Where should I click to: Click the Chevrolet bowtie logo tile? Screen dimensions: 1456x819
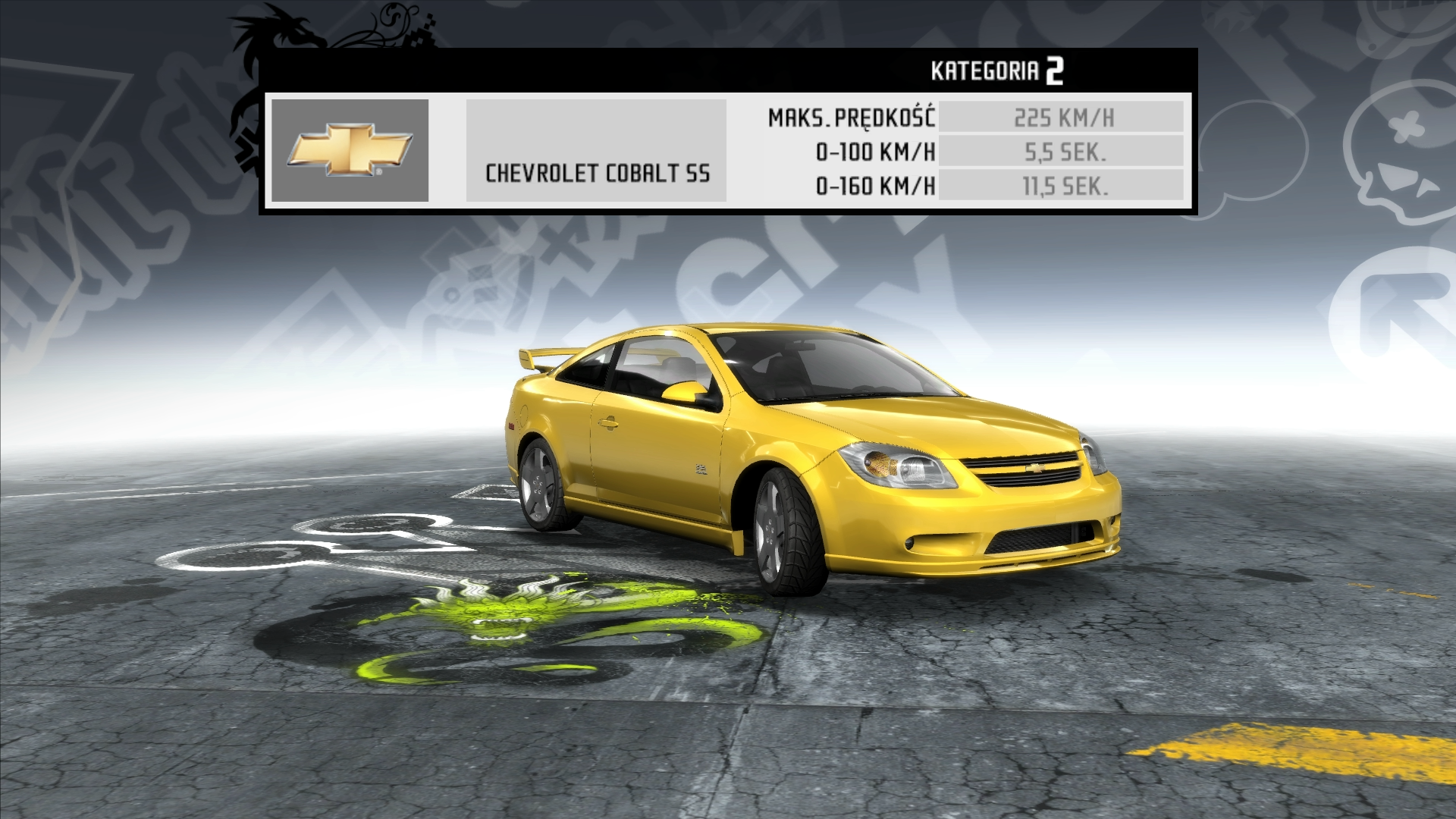[x=350, y=150]
